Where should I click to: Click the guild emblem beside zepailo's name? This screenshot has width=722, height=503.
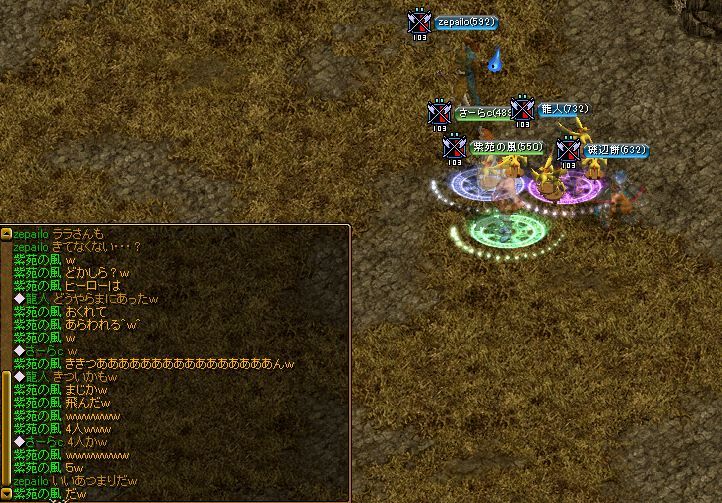click(x=419, y=22)
